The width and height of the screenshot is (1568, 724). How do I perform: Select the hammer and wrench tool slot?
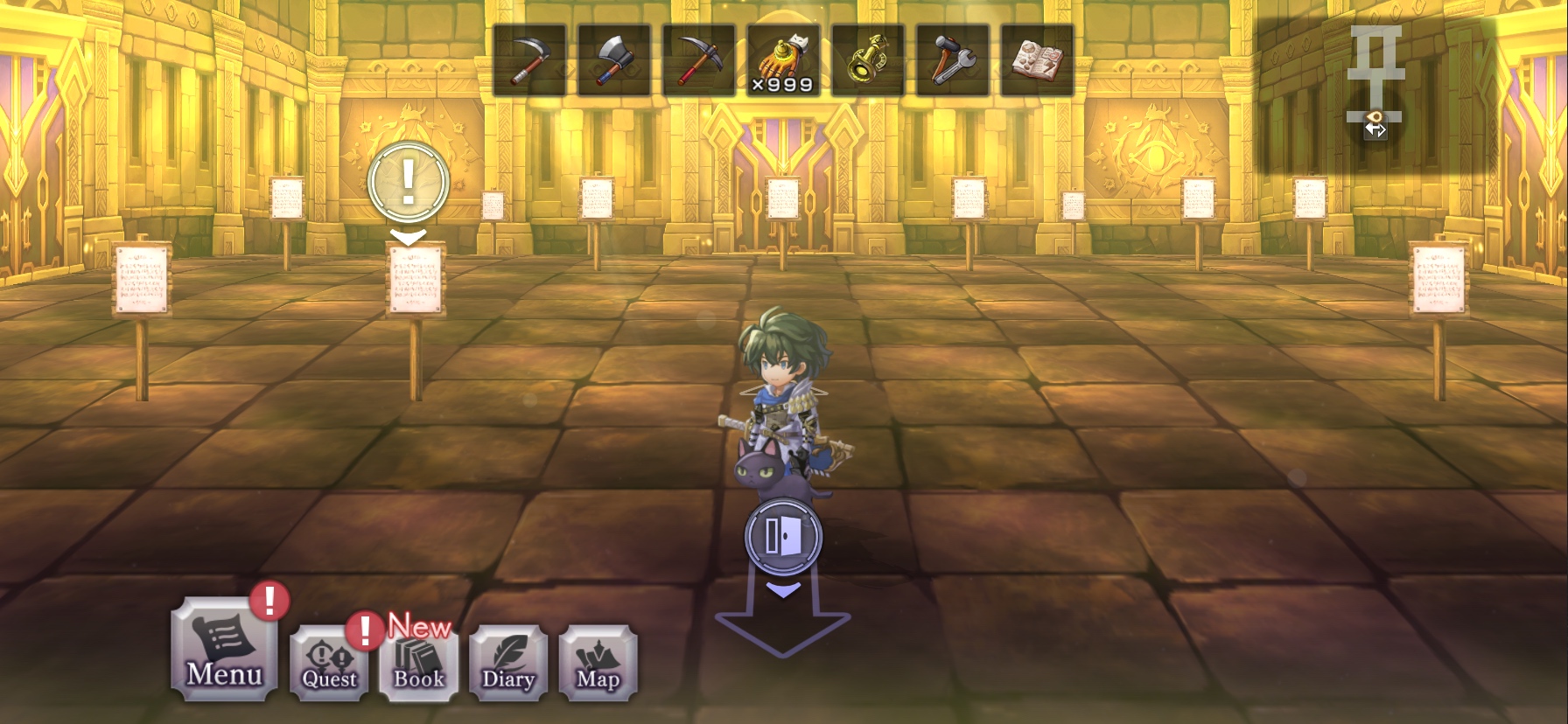[953, 59]
